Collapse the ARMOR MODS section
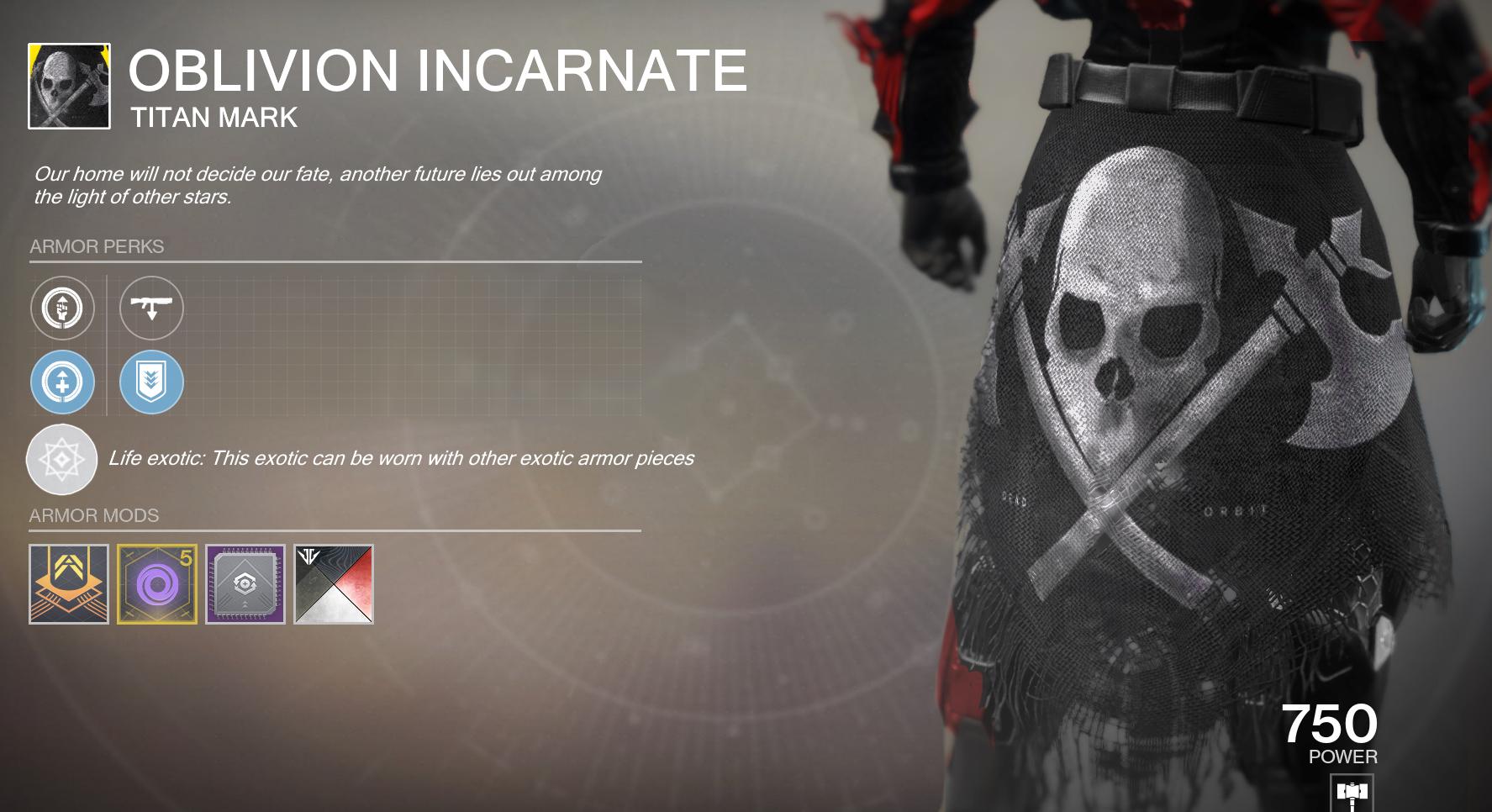The image size is (1492, 812). pos(94,516)
